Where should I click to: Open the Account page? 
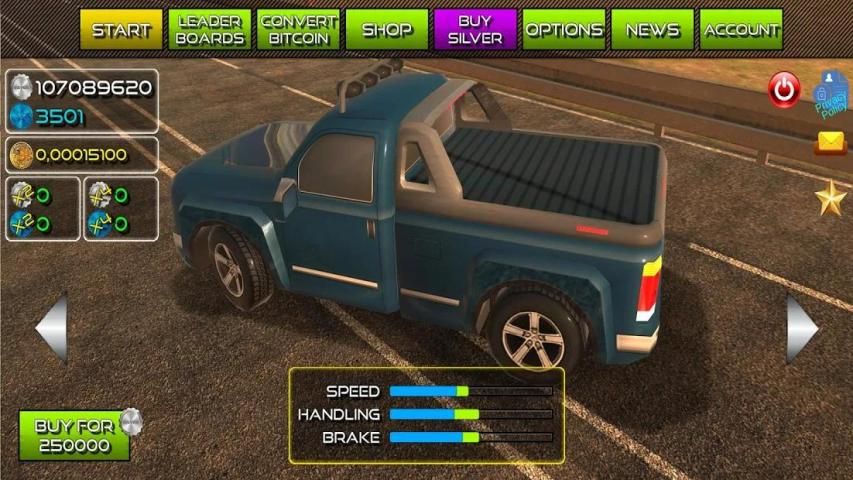[x=741, y=30]
